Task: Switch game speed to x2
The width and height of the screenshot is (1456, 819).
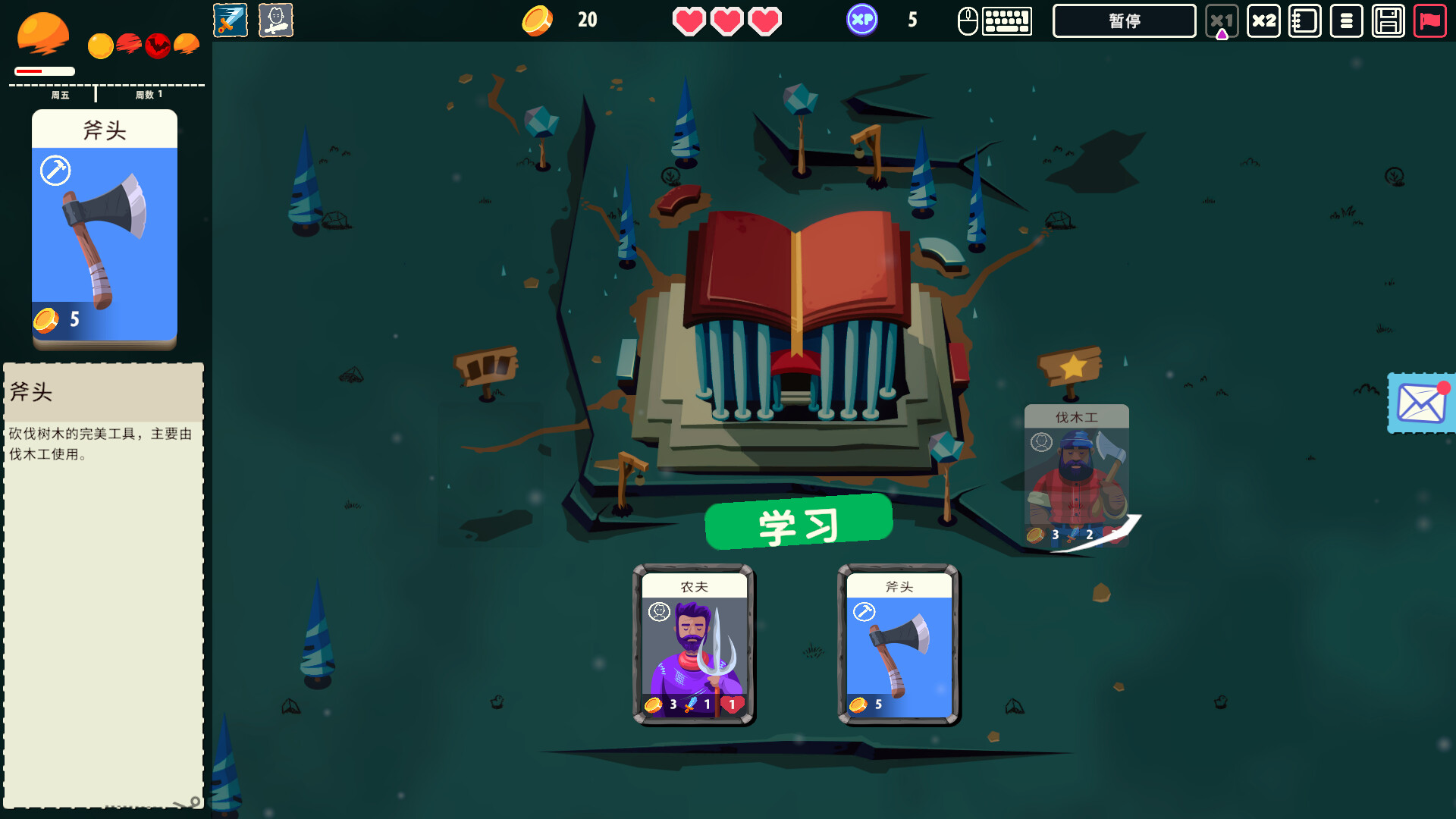Action: 1263,20
